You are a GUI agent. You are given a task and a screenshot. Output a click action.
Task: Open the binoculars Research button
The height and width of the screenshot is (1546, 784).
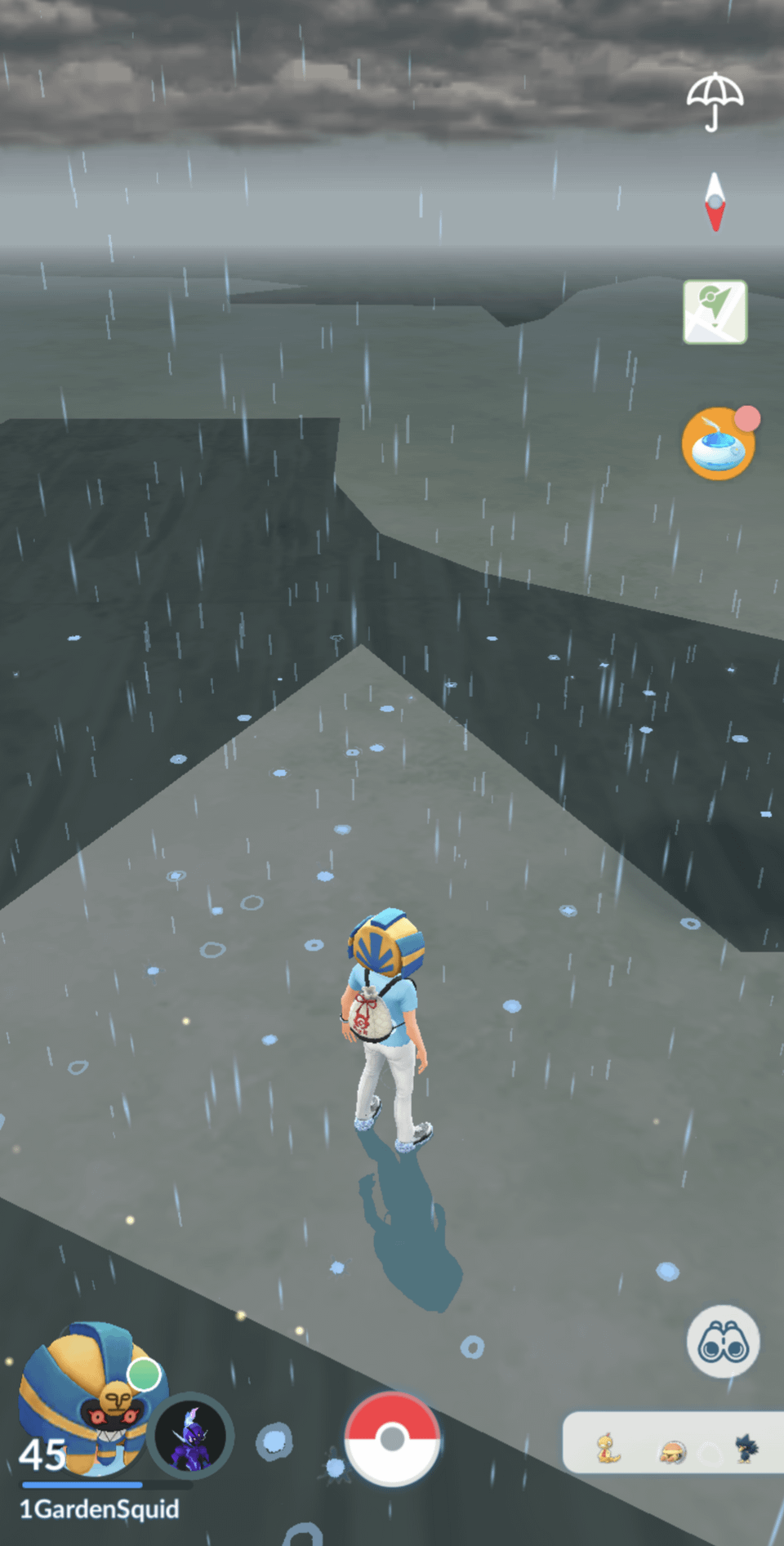tap(723, 1341)
